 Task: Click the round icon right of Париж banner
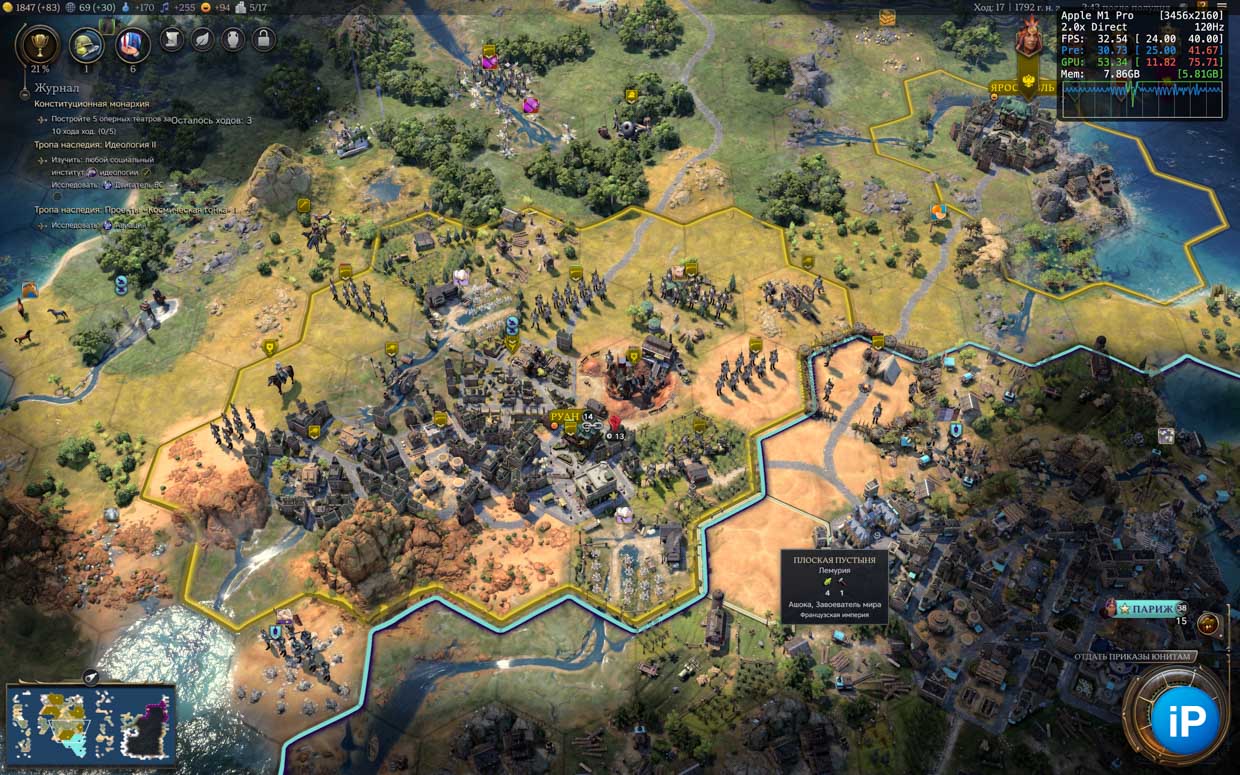[x=1208, y=624]
